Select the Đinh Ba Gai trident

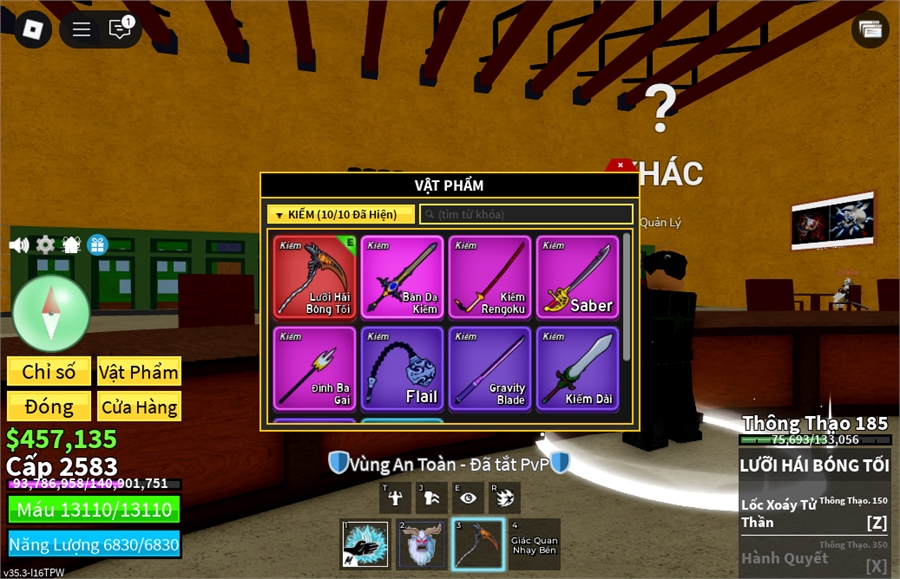[314, 368]
